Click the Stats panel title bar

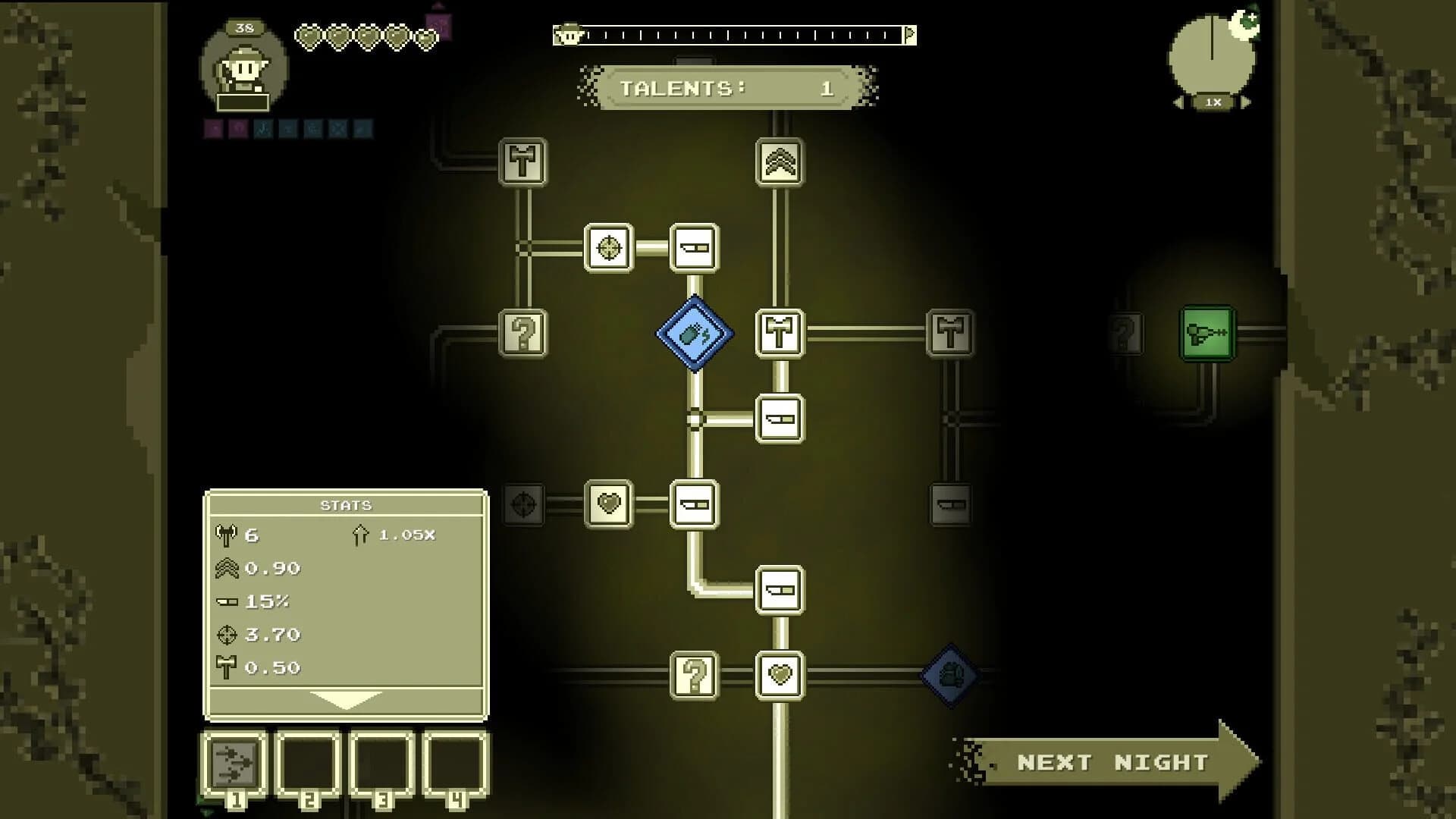click(x=346, y=505)
